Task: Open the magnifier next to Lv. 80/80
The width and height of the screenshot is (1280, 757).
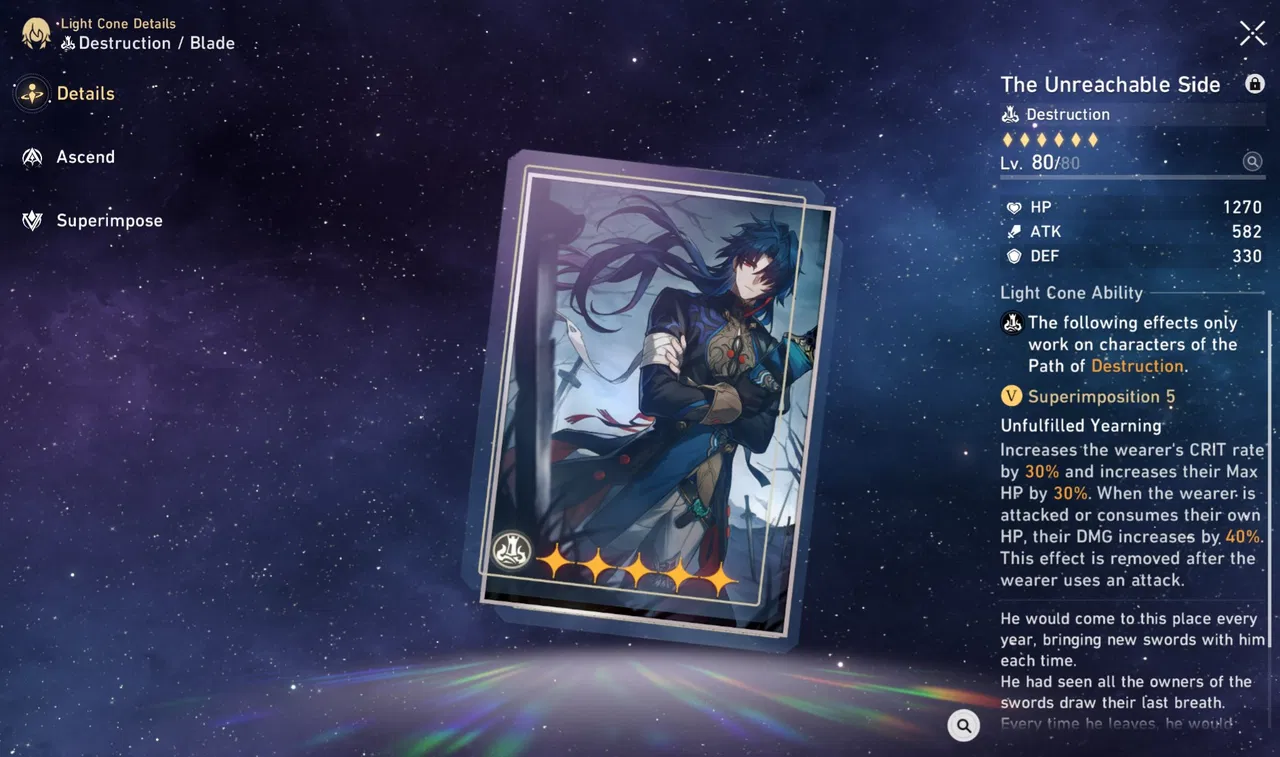Action: point(1252,161)
